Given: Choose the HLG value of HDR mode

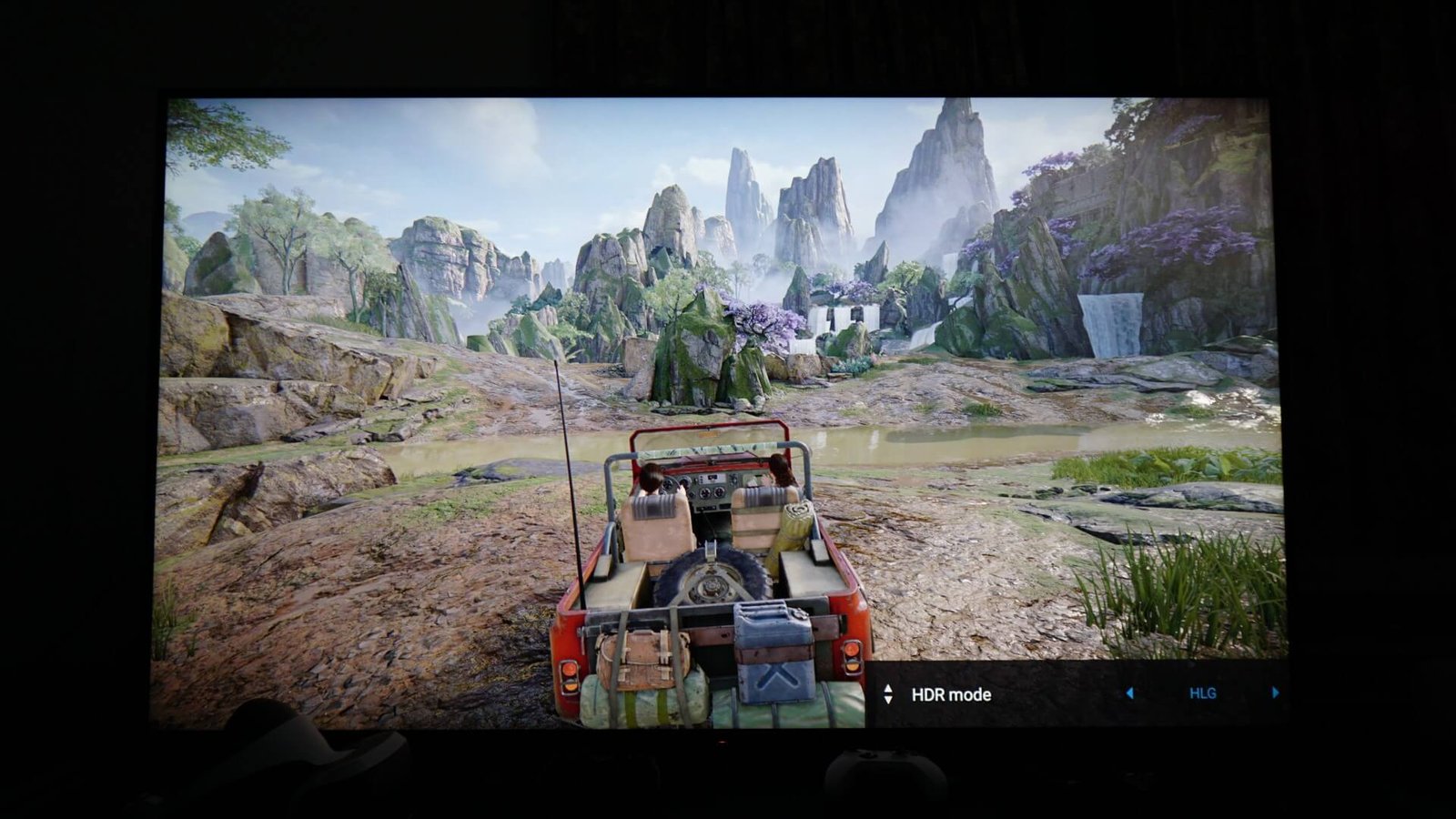Looking at the screenshot, I should click(x=1202, y=693).
